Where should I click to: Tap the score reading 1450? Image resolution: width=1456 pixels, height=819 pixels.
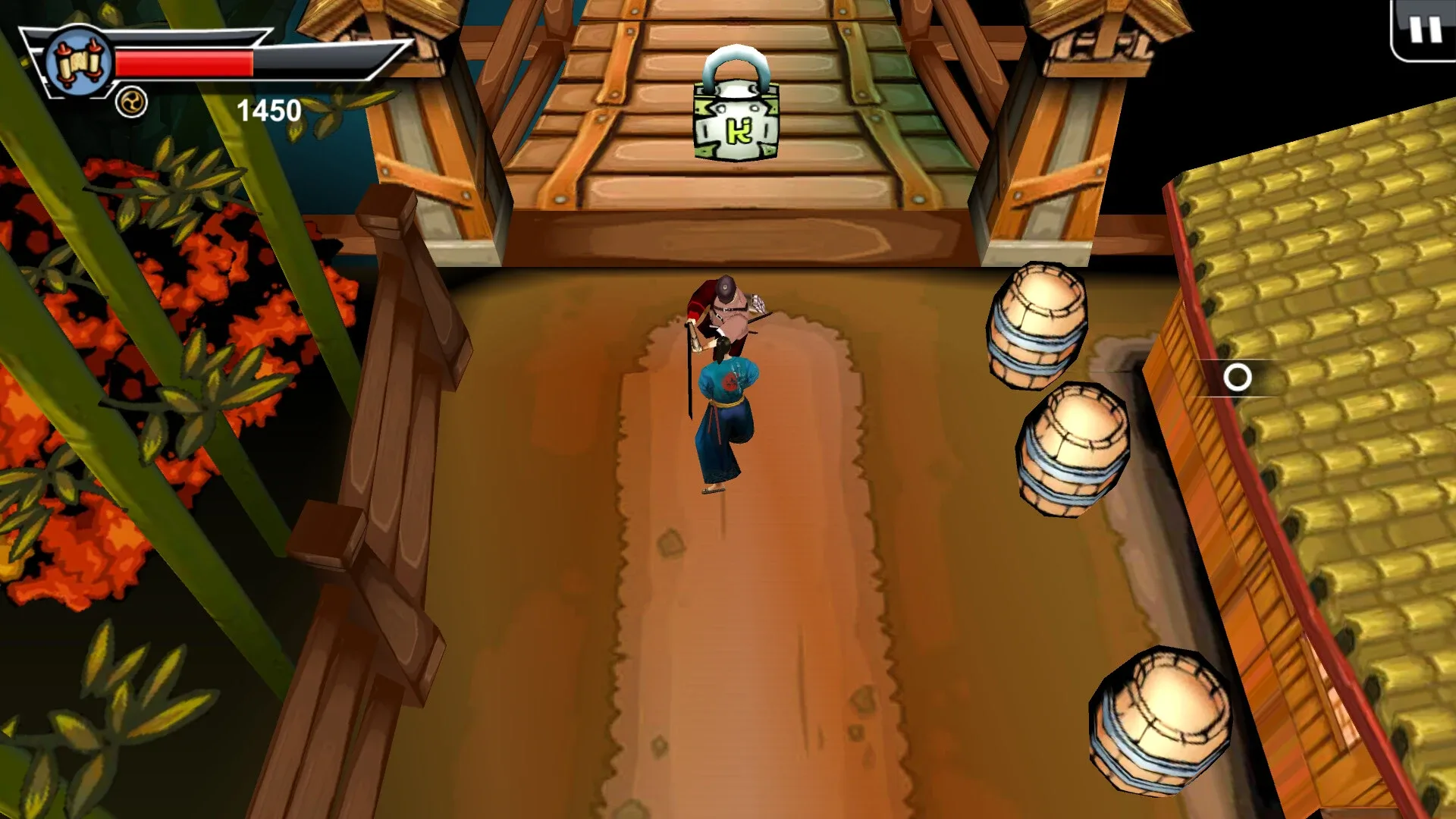(269, 111)
